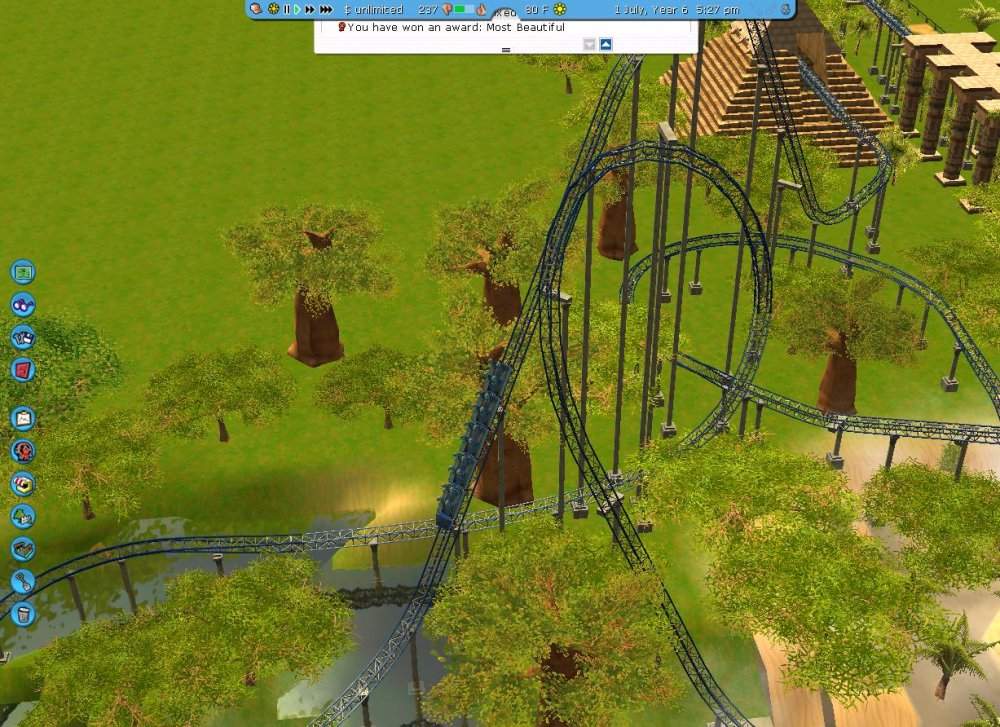Show newer messages with the blue up arrow
Viewport: 1000px width, 727px height.
pos(605,44)
